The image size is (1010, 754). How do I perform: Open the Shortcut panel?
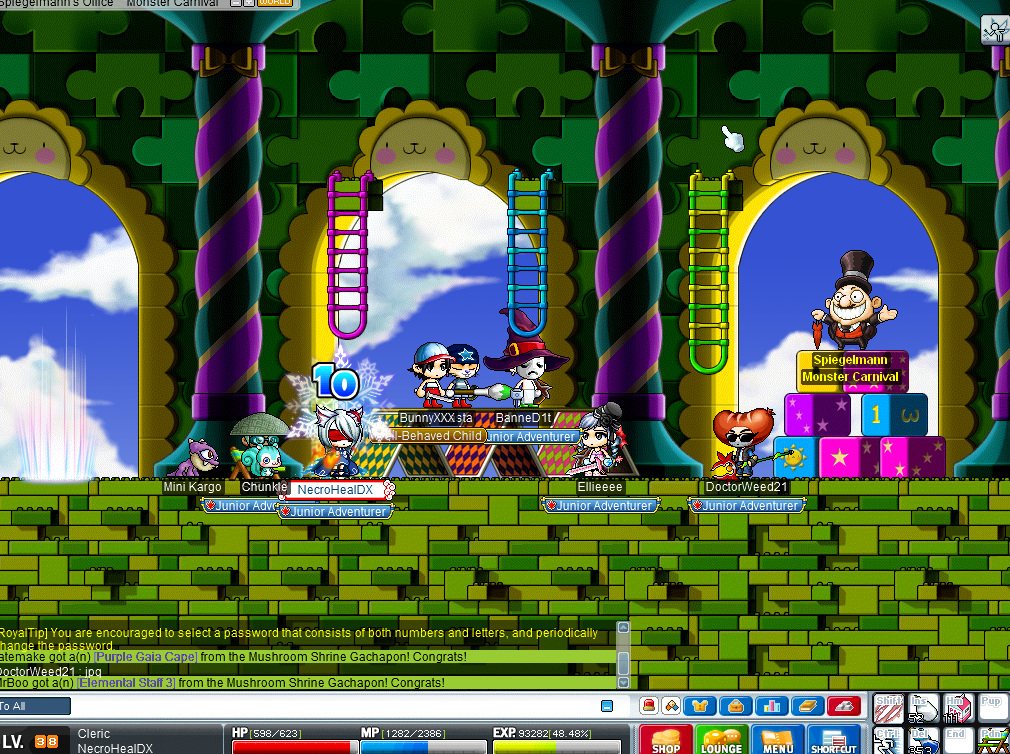click(833, 740)
